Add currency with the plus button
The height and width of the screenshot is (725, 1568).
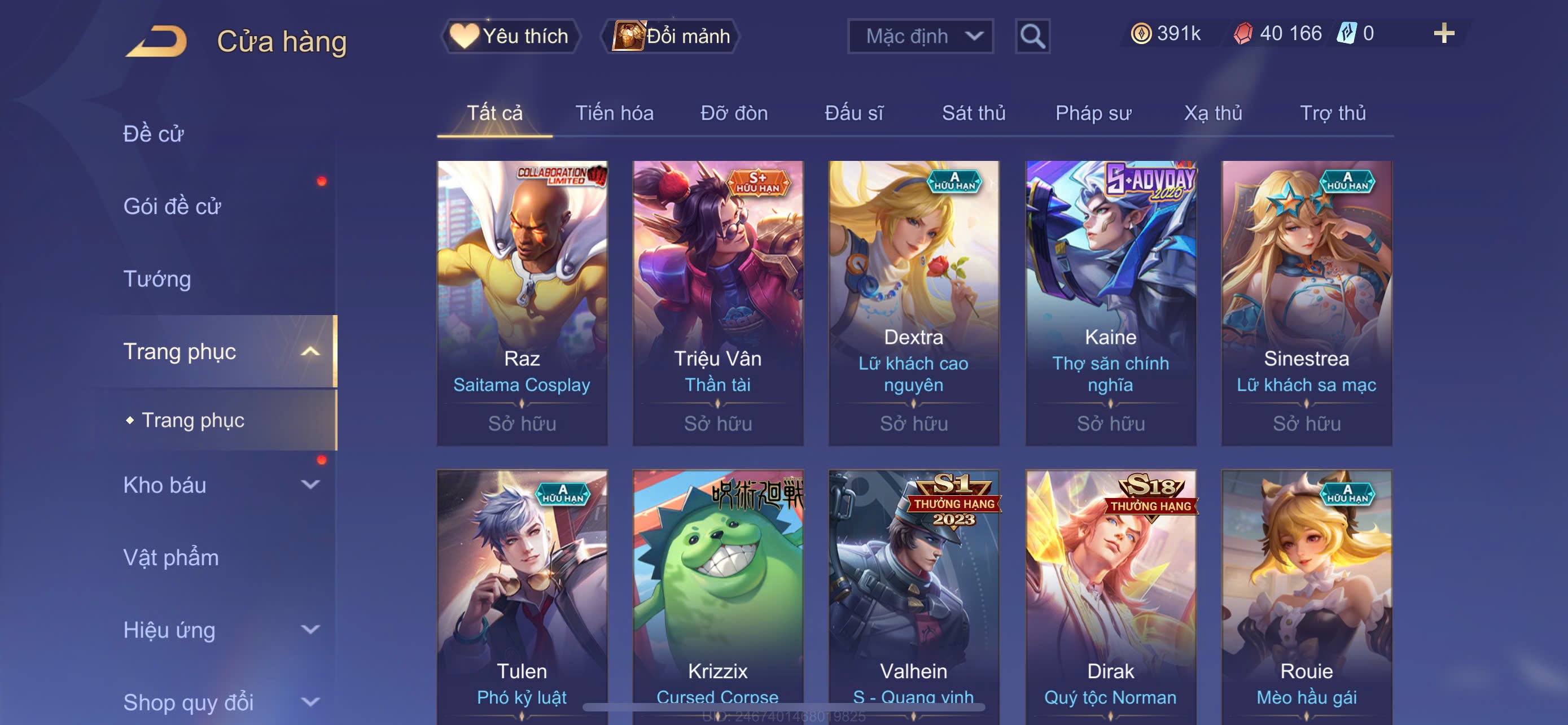pyautogui.click(x=1443, y=33)
